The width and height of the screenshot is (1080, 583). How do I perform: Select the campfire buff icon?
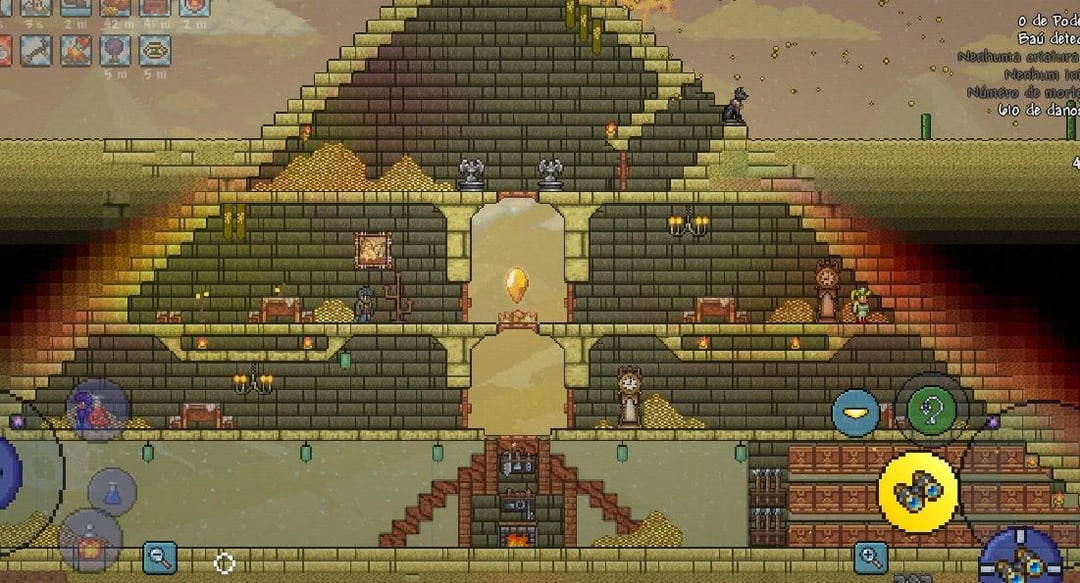pyautogui.click(x=76, y=50)
